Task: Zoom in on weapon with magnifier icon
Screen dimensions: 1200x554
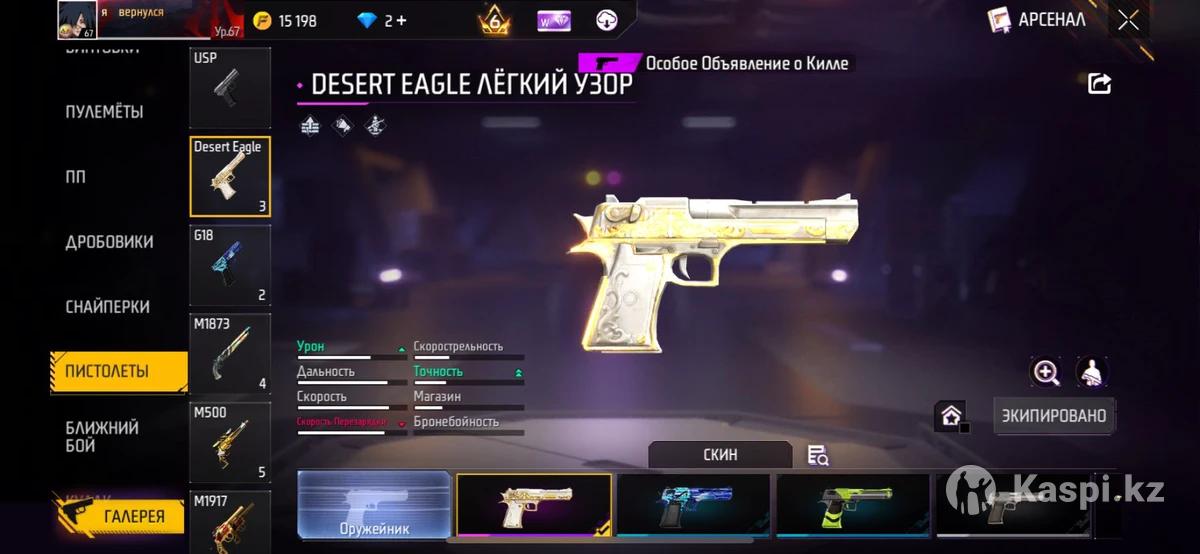Action: (1046, 373)
